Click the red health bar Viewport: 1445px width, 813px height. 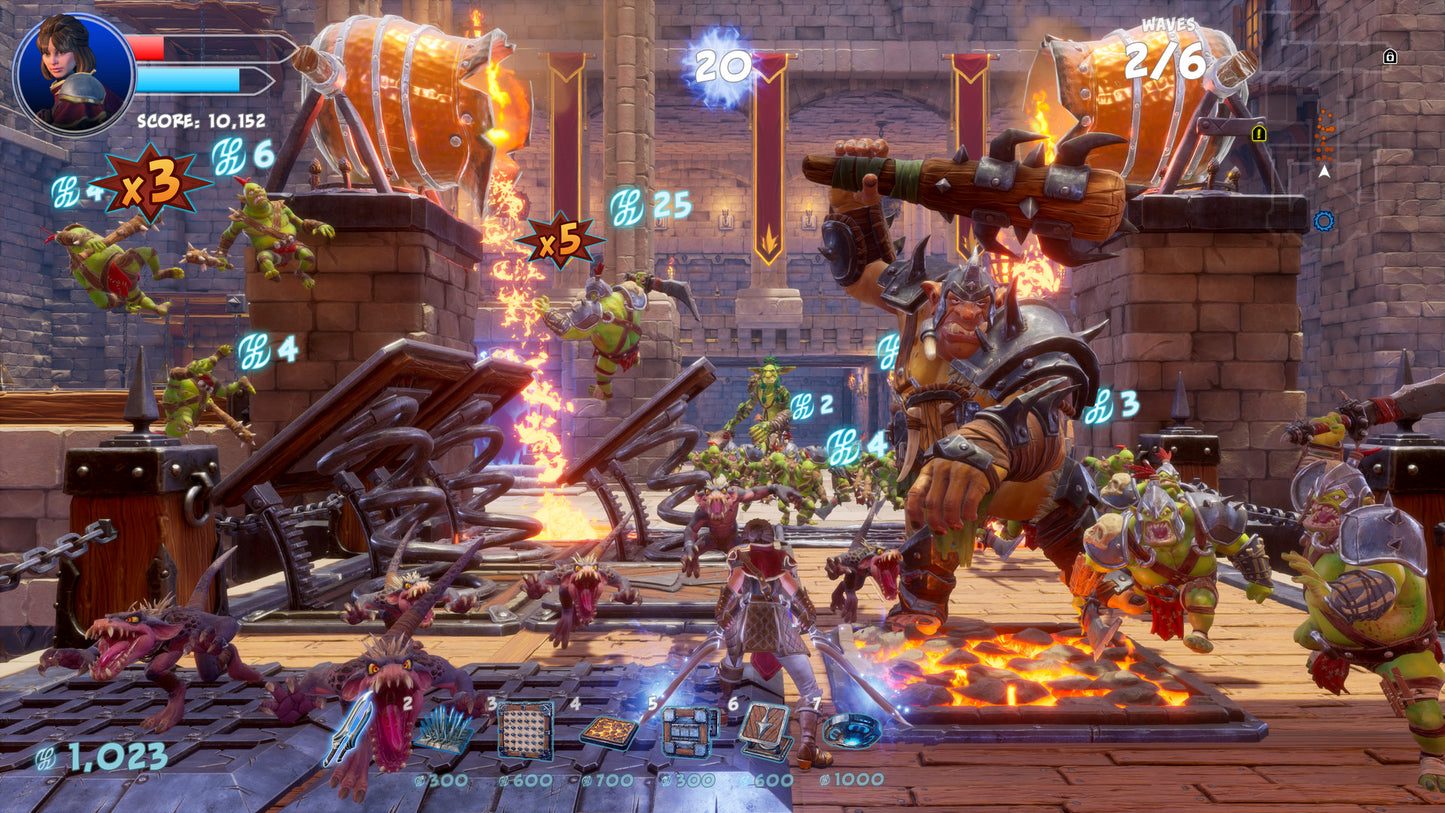click(x=147, y=47)
